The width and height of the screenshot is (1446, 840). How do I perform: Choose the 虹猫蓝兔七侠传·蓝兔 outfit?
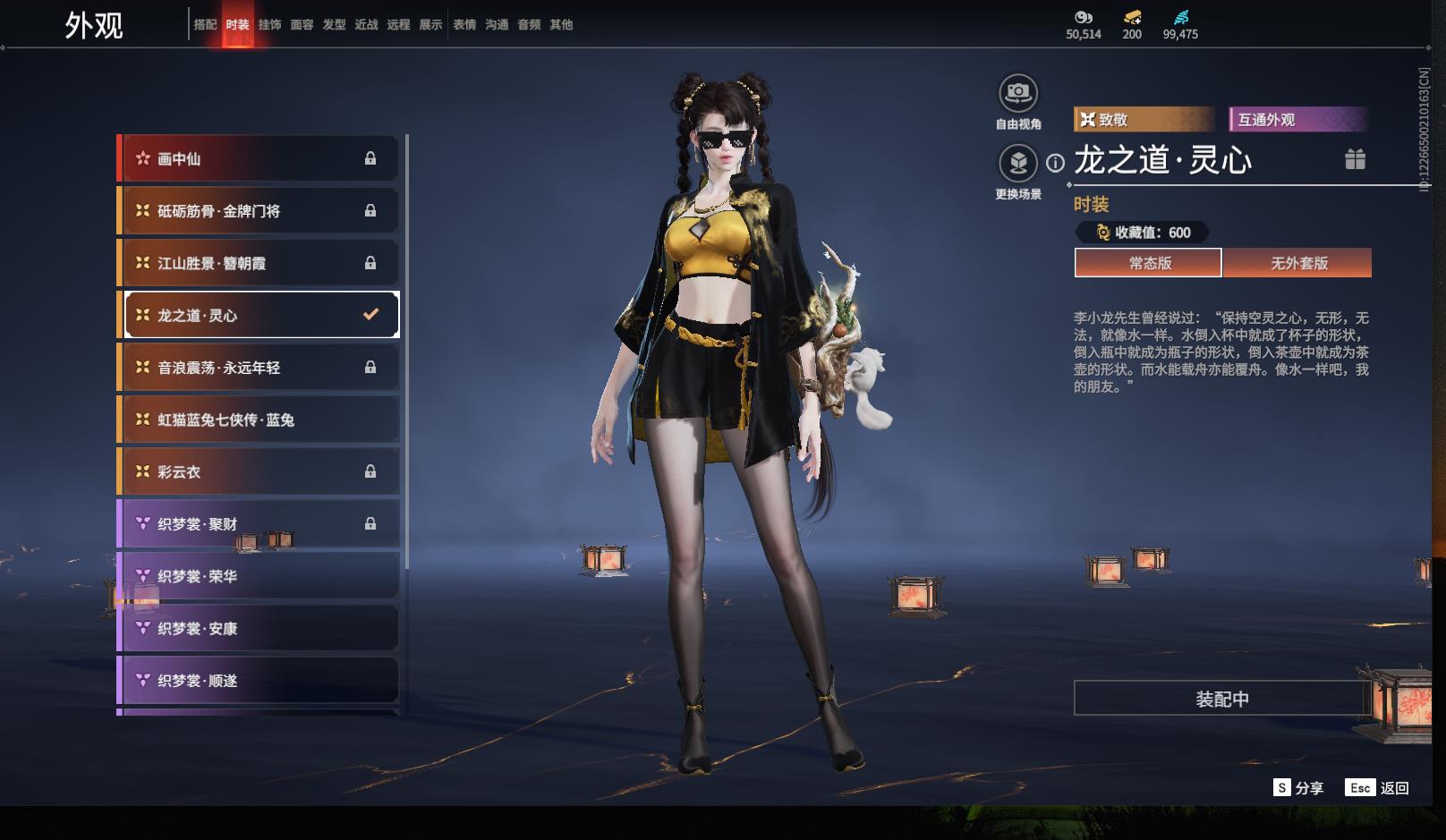(258, 420)
